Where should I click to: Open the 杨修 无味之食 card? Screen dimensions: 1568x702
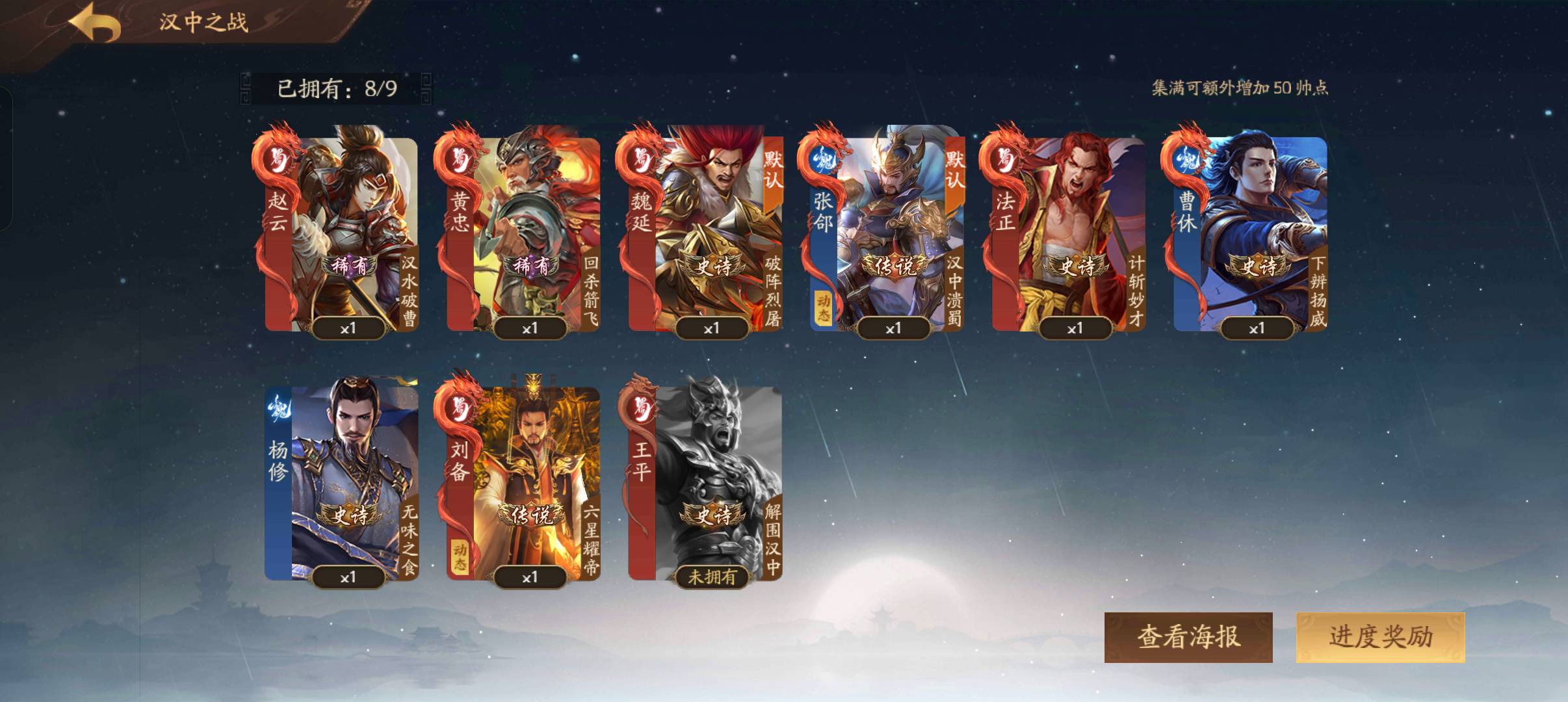342,482
